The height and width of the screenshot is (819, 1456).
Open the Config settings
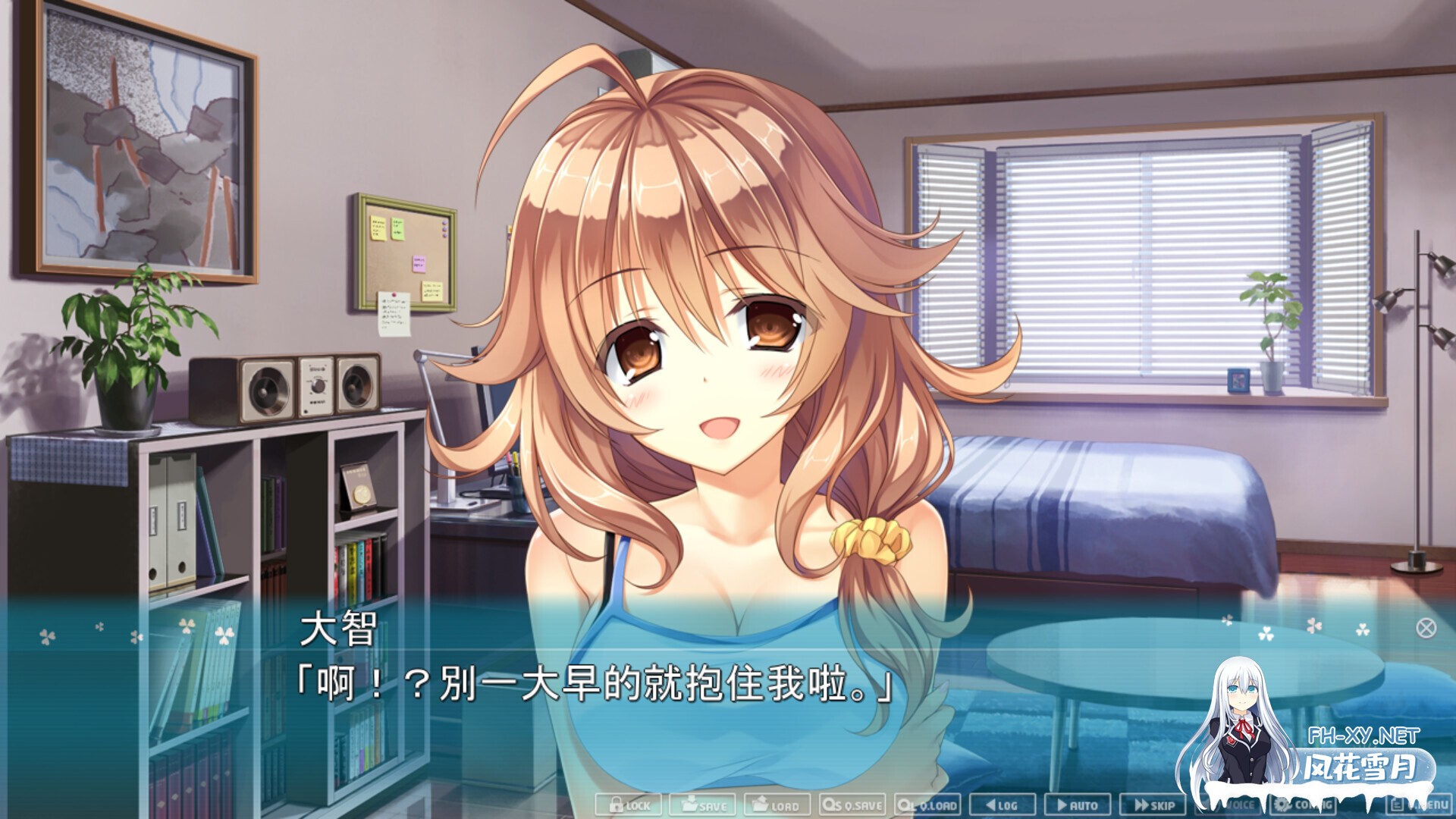point(1303,805)
